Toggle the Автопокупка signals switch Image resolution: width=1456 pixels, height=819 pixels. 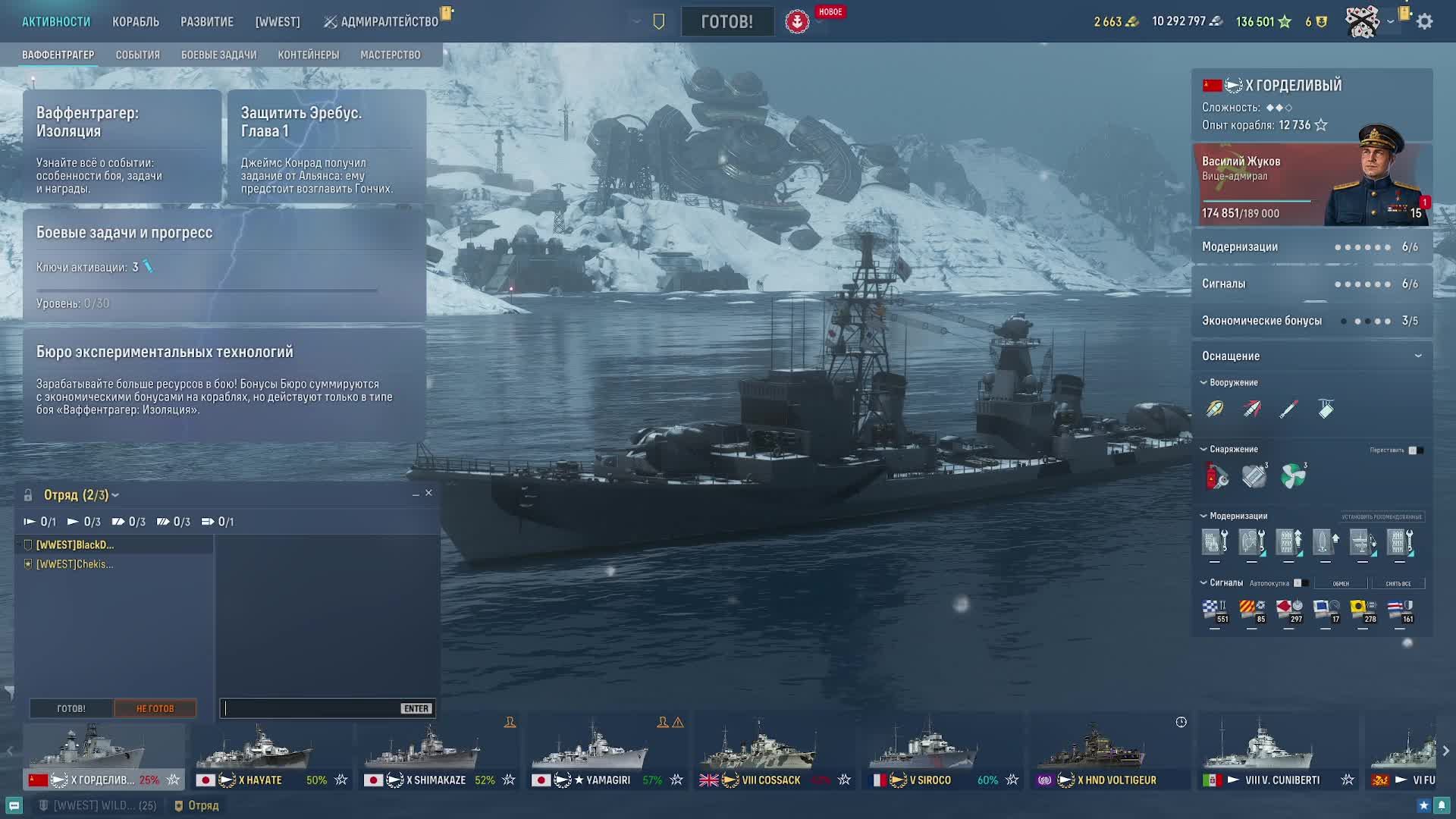1300,583
